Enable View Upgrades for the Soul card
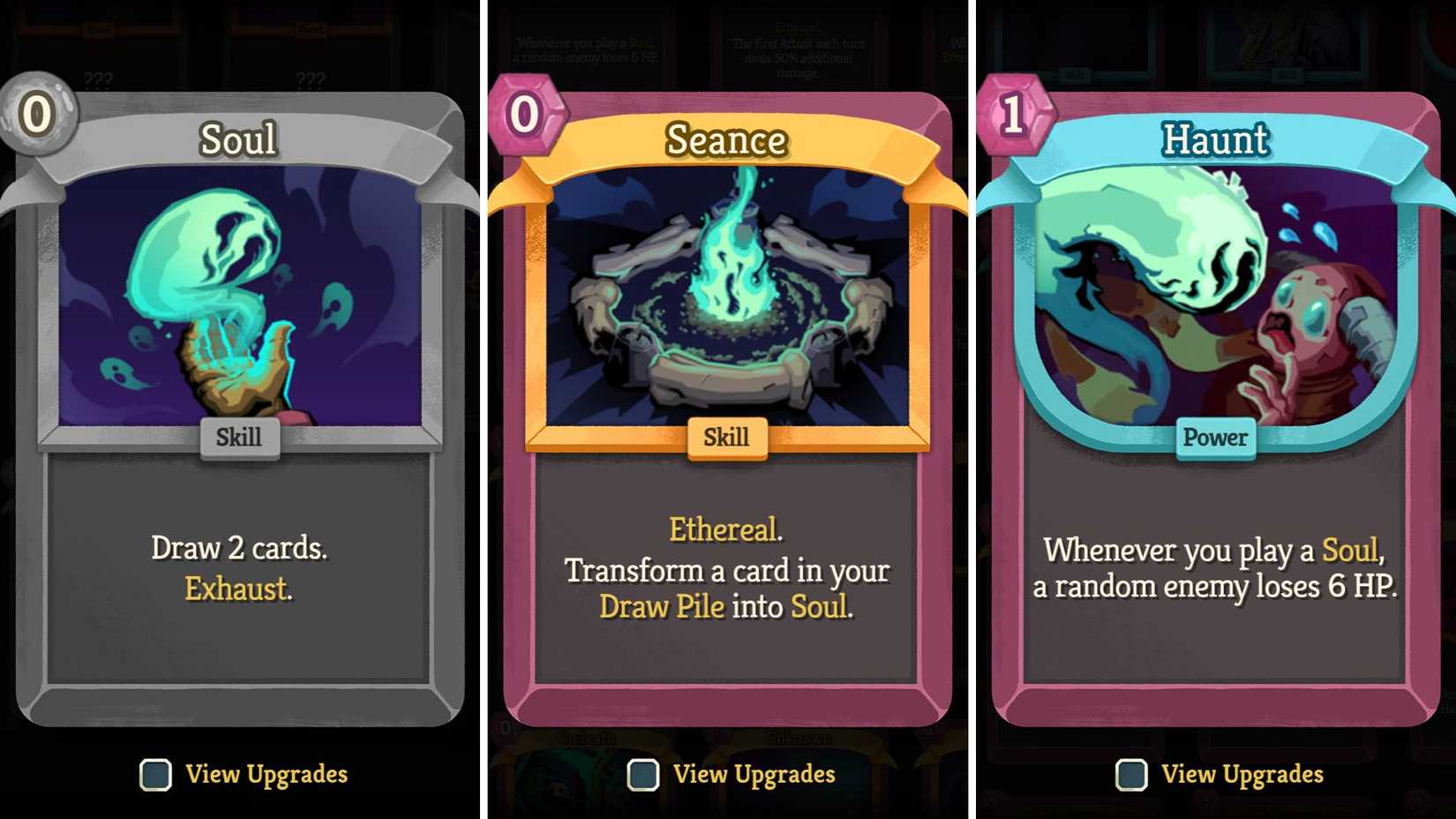The image size is (1456, 819). [155, 775]
